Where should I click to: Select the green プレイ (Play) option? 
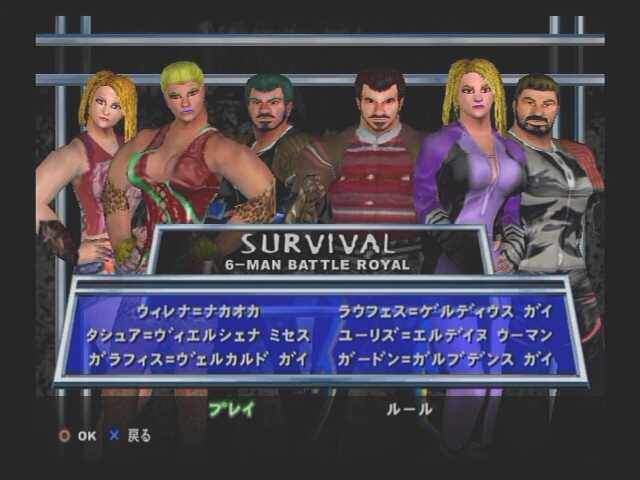(231, 408)
